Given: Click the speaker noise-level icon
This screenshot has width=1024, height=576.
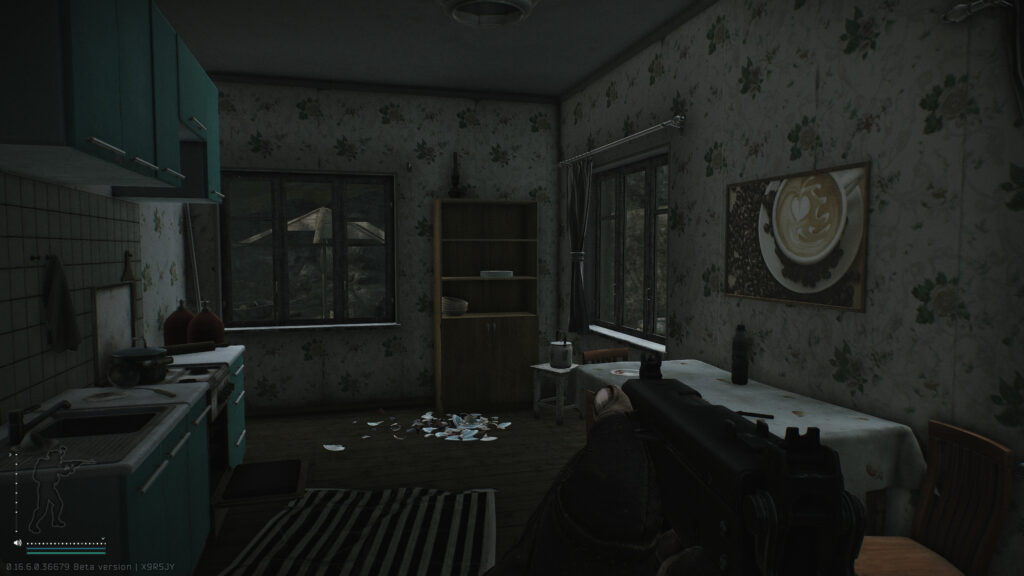Looking at the screenshot, I should [18, 544].
